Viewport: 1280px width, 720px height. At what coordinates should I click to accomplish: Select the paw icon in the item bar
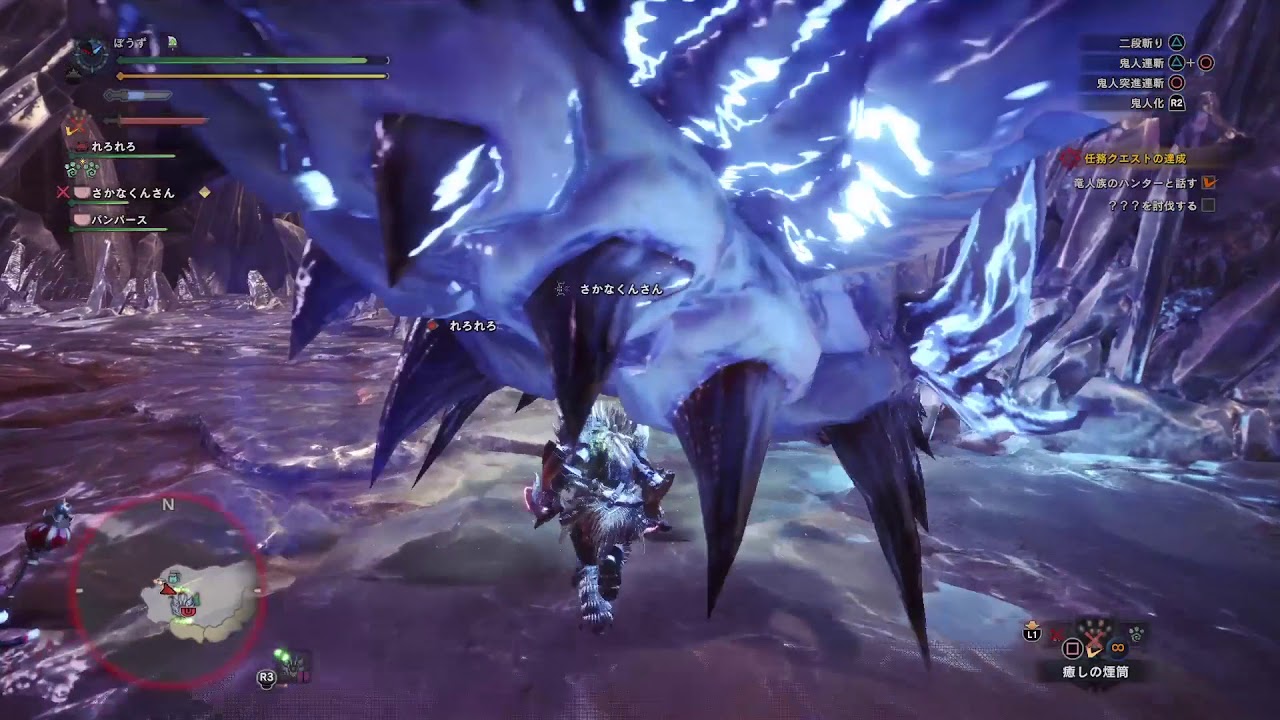1137,632
